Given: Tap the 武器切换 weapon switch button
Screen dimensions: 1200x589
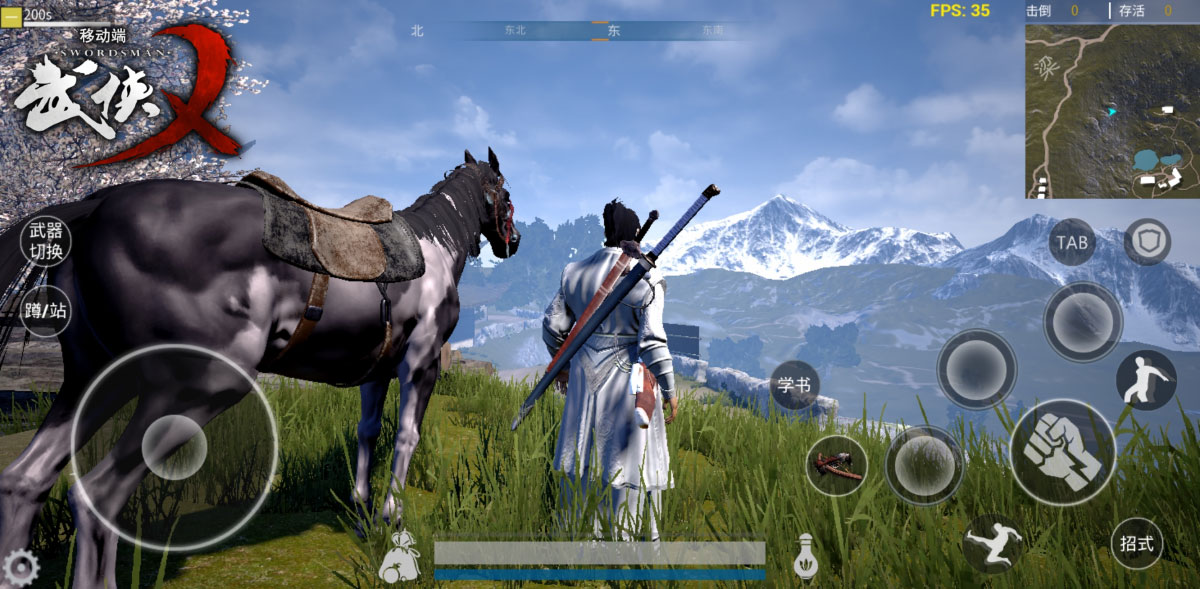Looking at the screenshot, I should [46, 241].
